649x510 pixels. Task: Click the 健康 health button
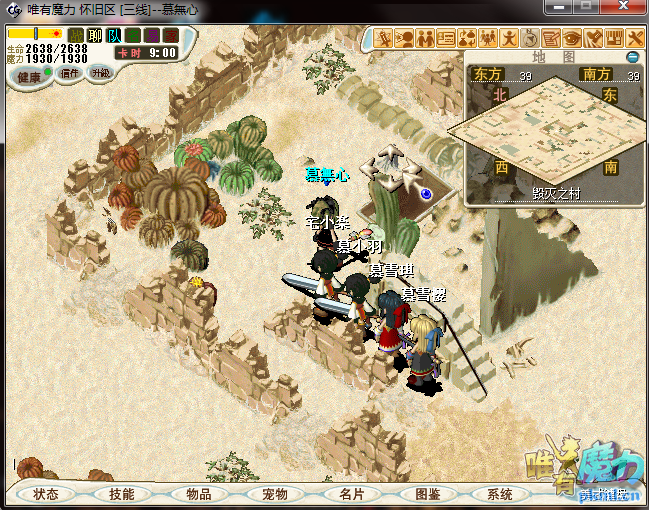(30, 76)
